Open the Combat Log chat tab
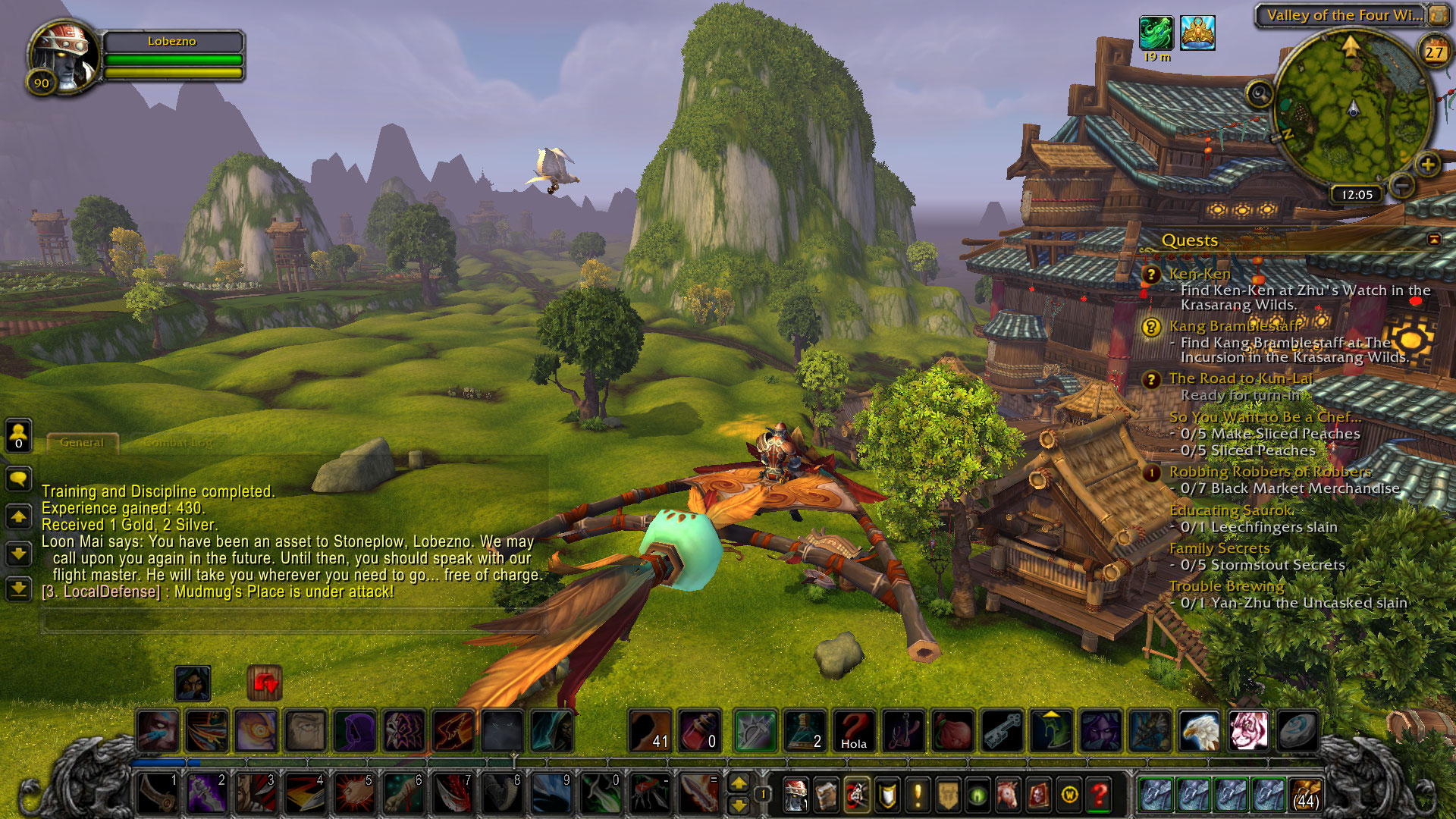The image size is (1456, 819). [178, 442]
